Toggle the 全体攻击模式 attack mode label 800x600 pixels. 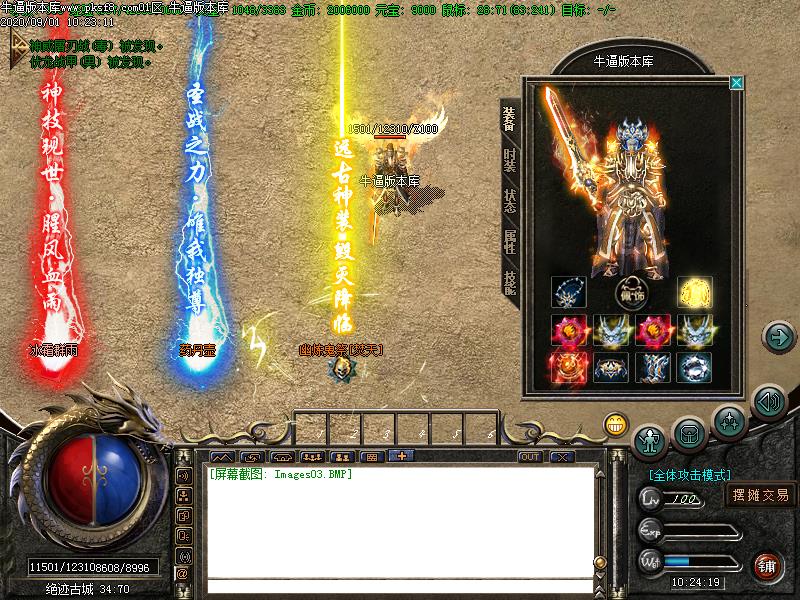click(690, 475)
